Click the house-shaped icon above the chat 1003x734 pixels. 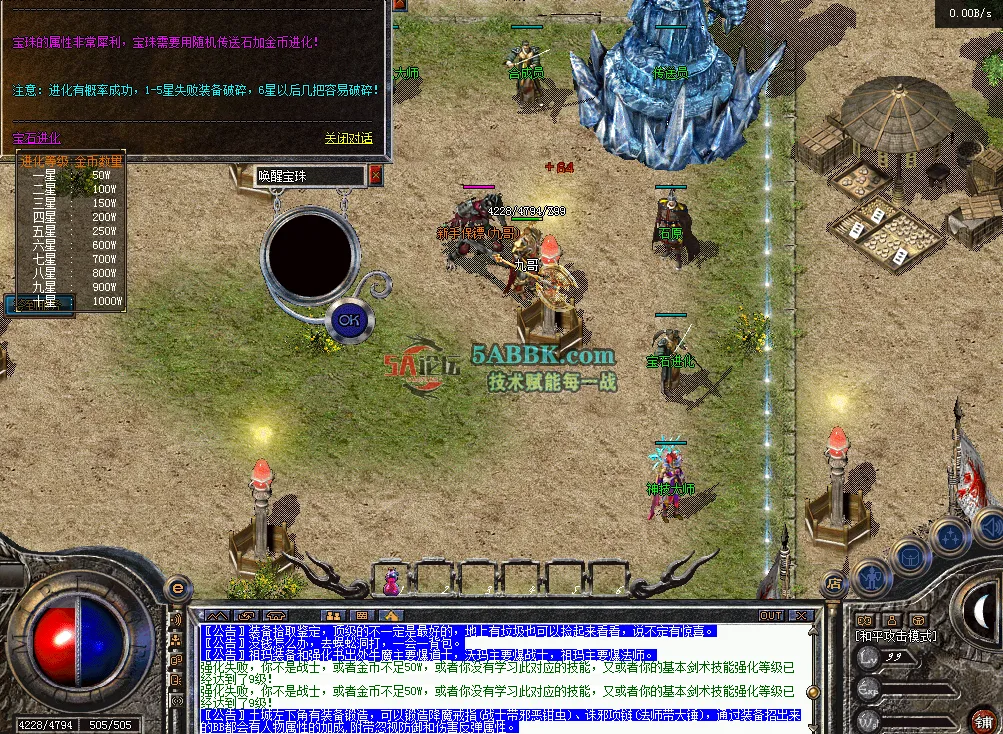tap(390, 616)
